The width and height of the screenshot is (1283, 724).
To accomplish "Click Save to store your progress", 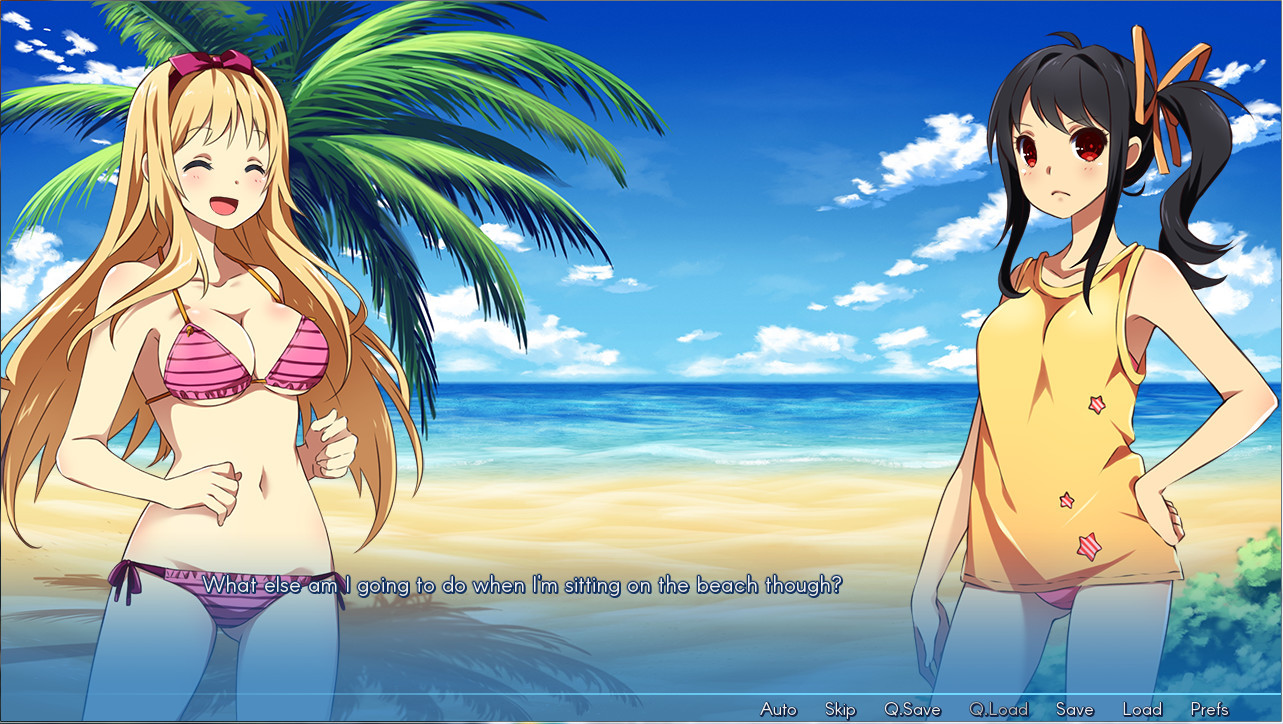I will point(1075,708).
